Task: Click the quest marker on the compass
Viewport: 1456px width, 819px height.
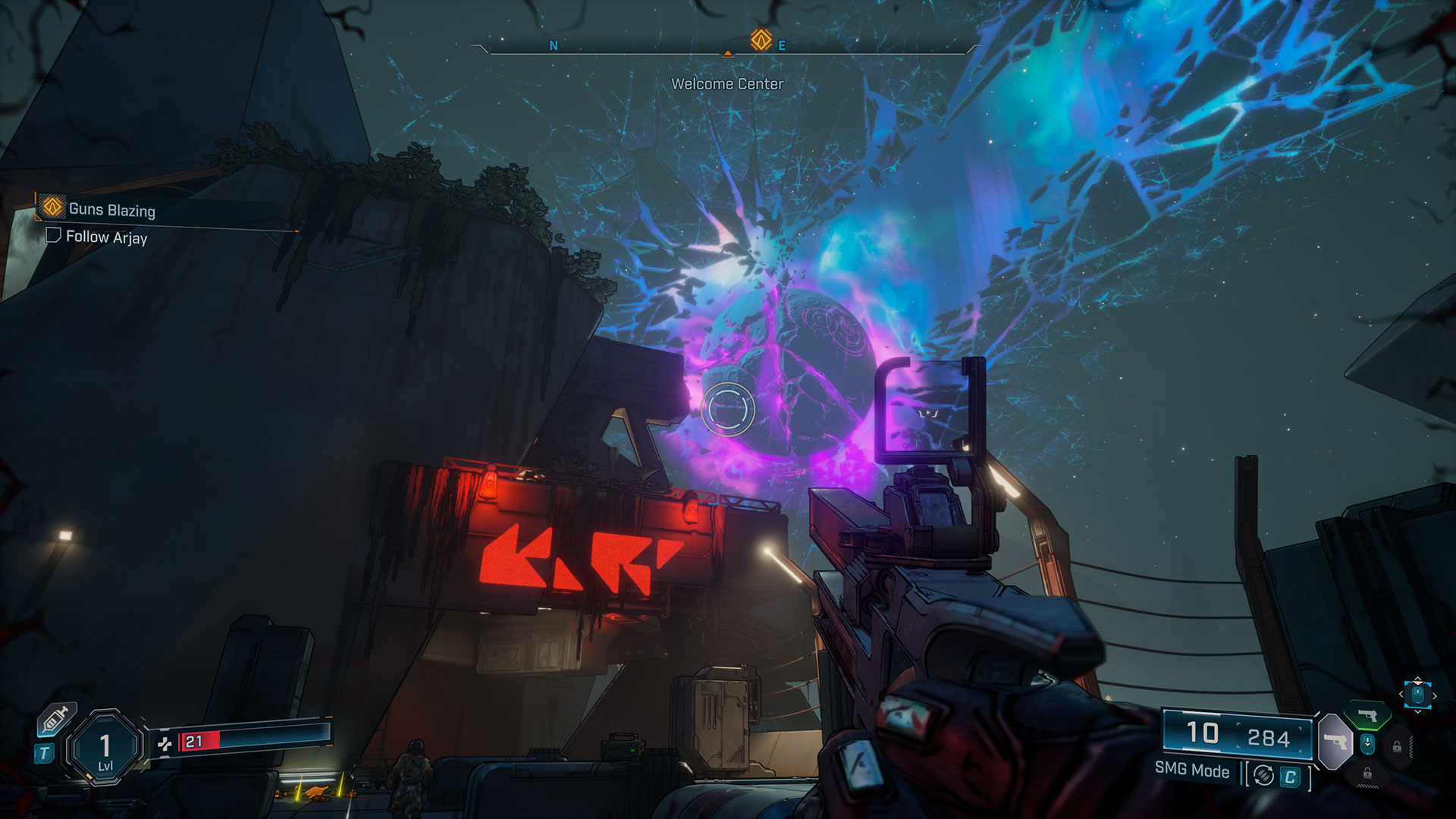Action: point(761,39)
